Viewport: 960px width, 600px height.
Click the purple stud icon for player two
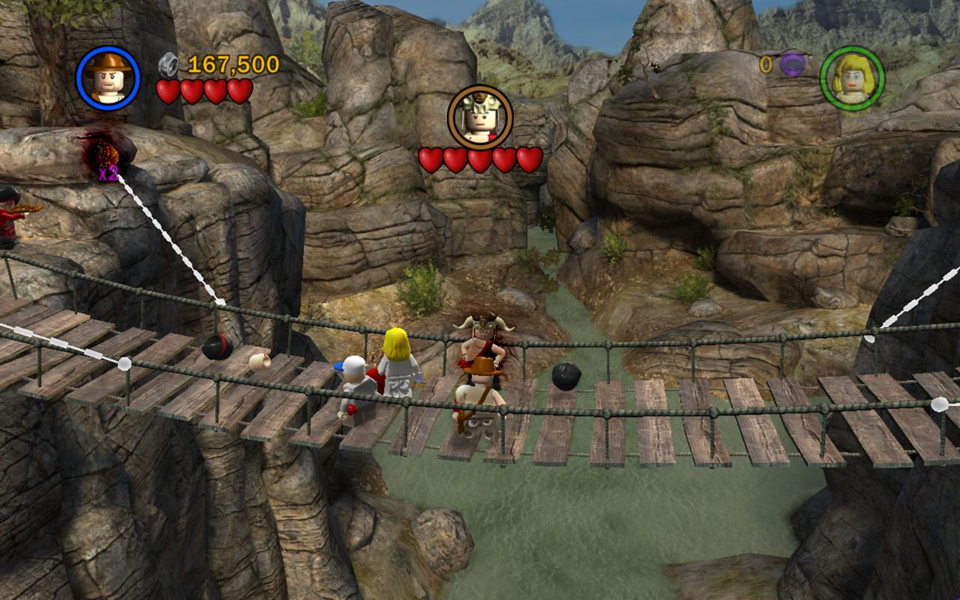[x=792, y=65]
